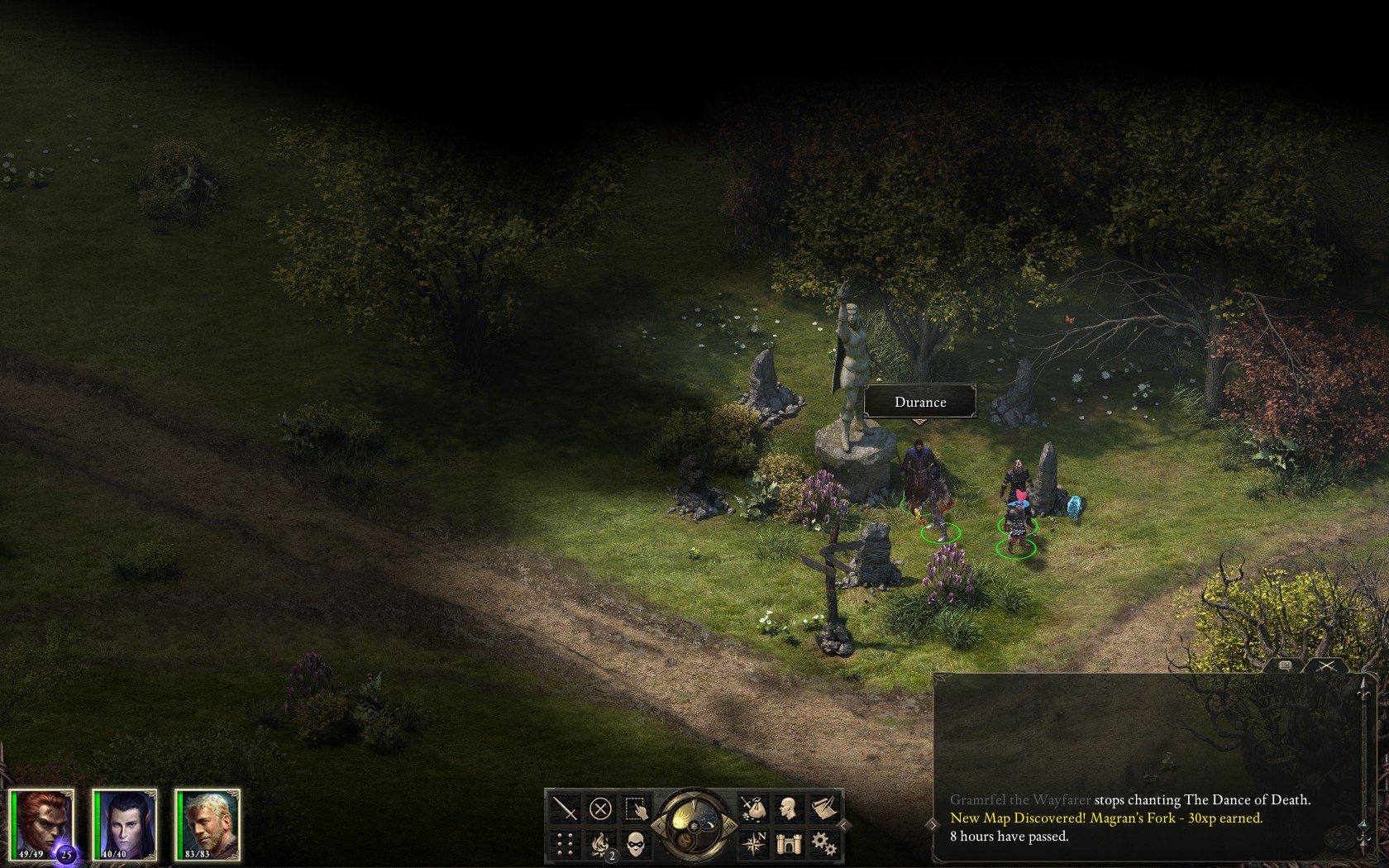Click the Magran's Fork discovery message

point(1106,818)
